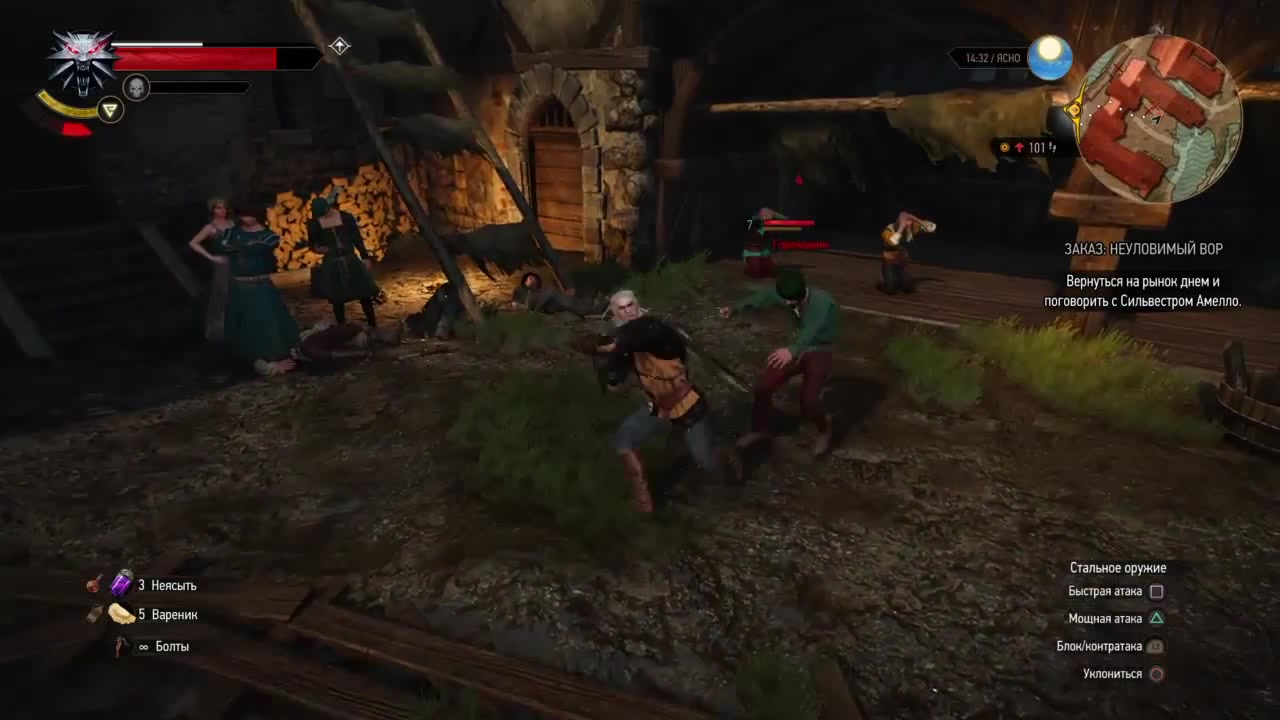
Task: Click the sun weather icon by the clock
Action: pos(1049,58)
